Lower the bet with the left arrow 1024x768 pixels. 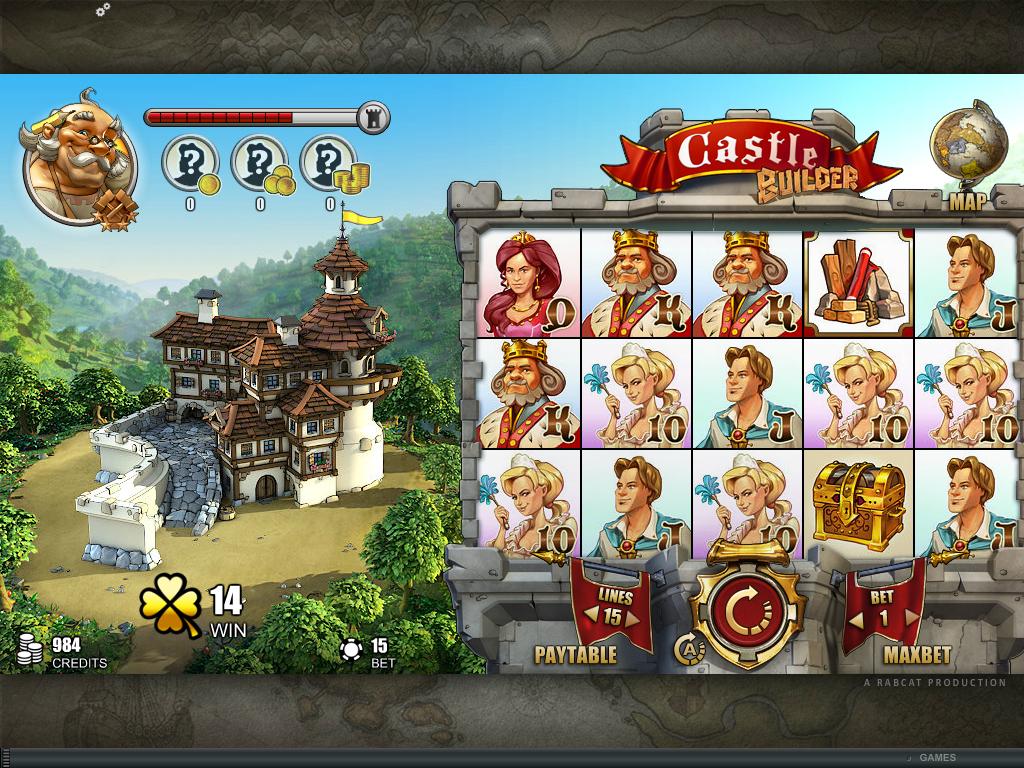tap(857, 618)
